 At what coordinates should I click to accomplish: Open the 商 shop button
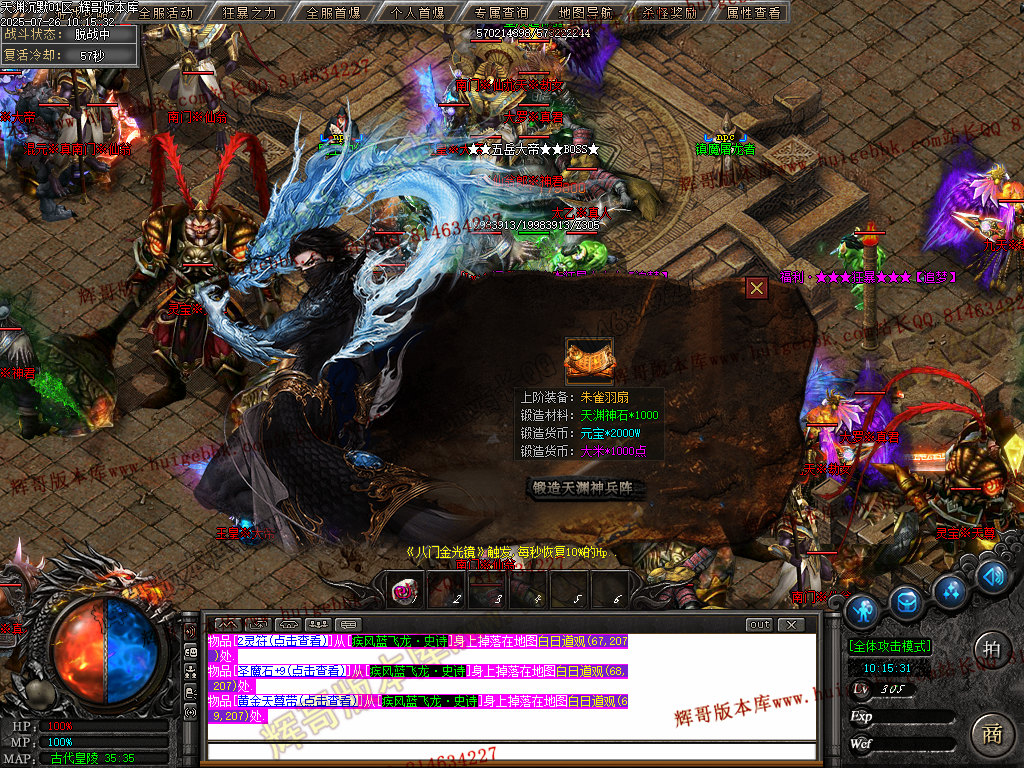(991, 733)
